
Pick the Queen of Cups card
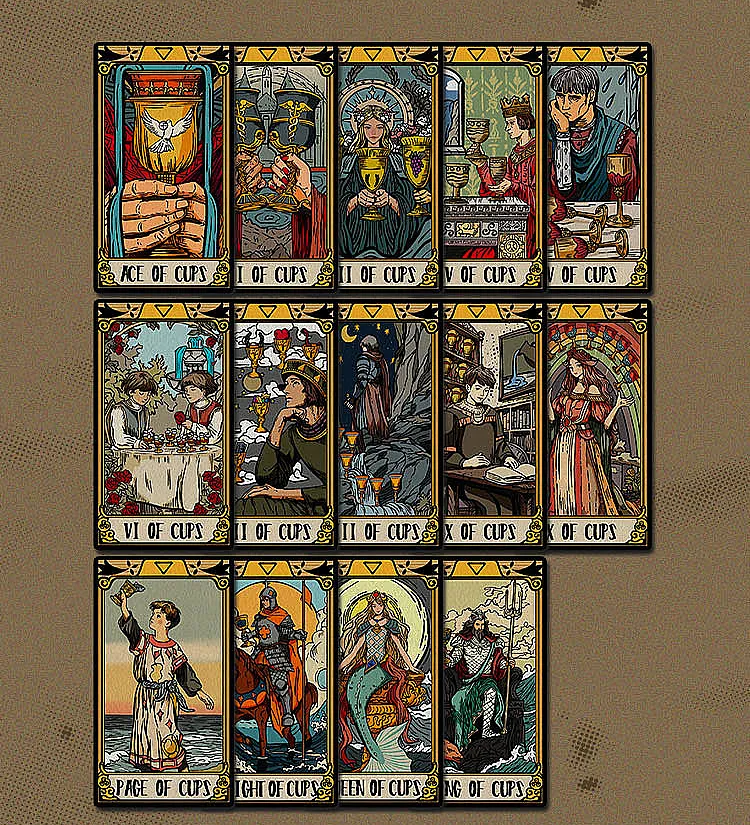(387, 681)
